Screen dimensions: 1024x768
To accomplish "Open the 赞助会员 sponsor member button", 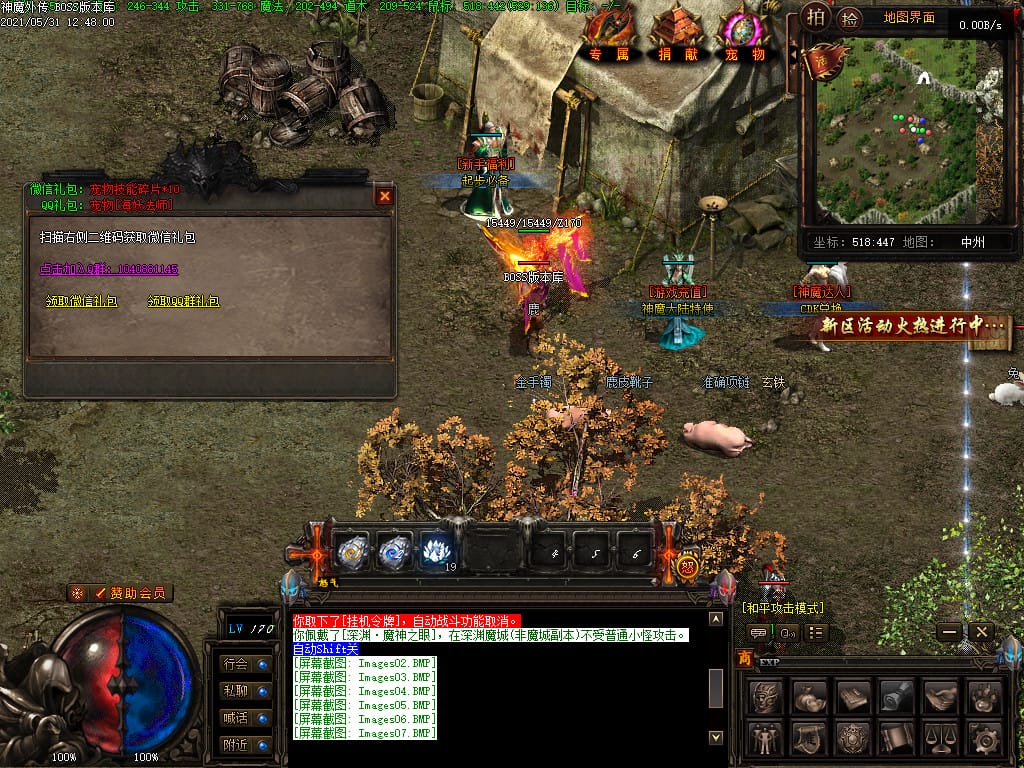I will 120,593.
